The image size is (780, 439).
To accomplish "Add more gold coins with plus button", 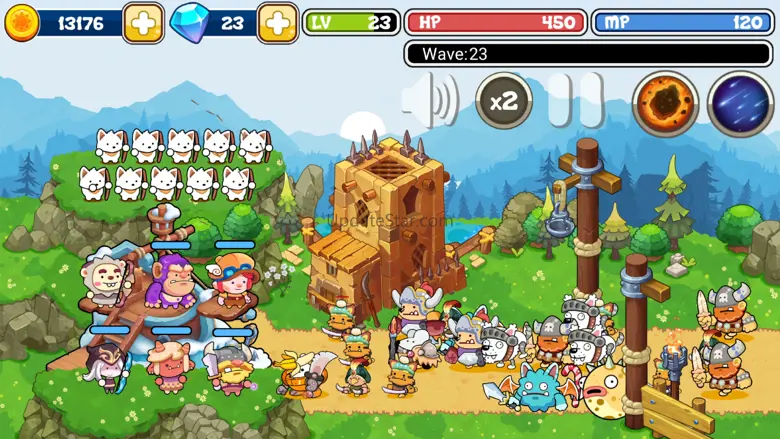I will pyautogui.click(x=144, y=23).
